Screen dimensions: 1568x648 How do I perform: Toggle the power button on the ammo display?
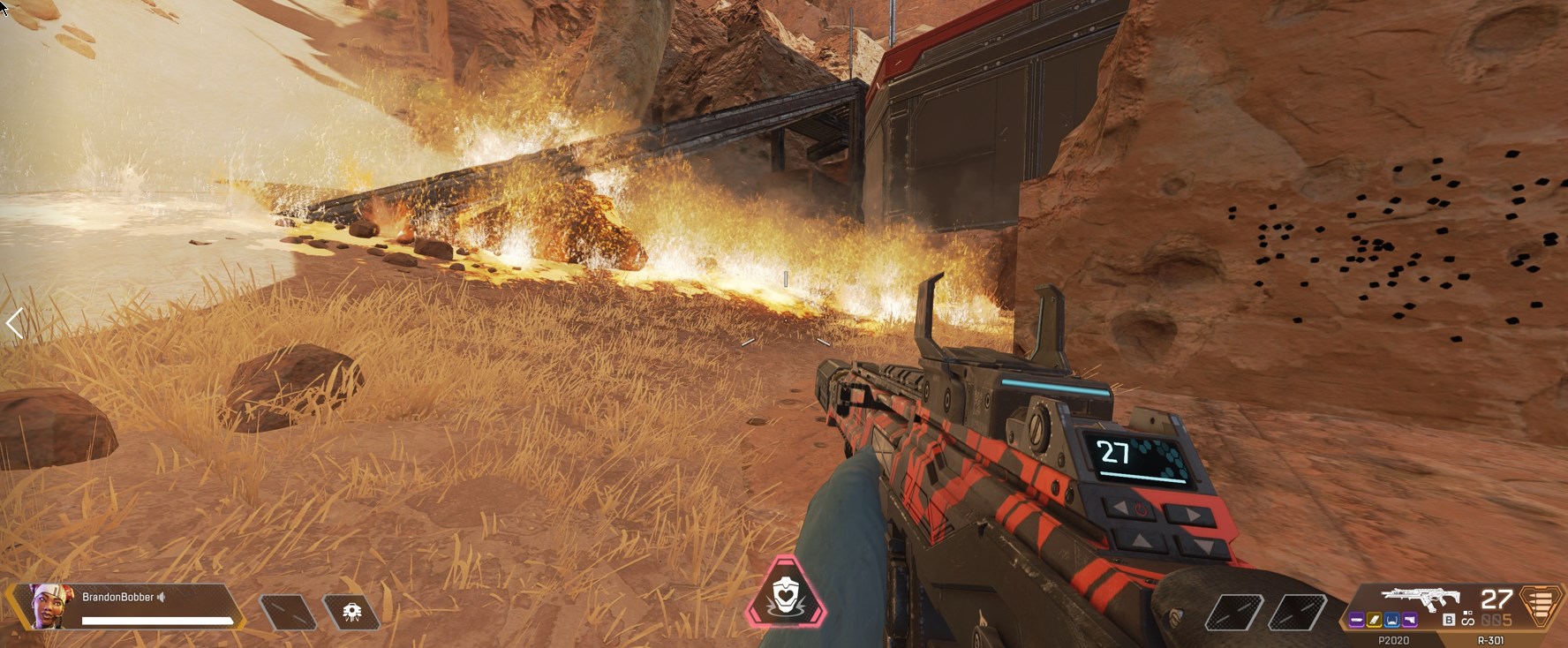click(1141, 508)
